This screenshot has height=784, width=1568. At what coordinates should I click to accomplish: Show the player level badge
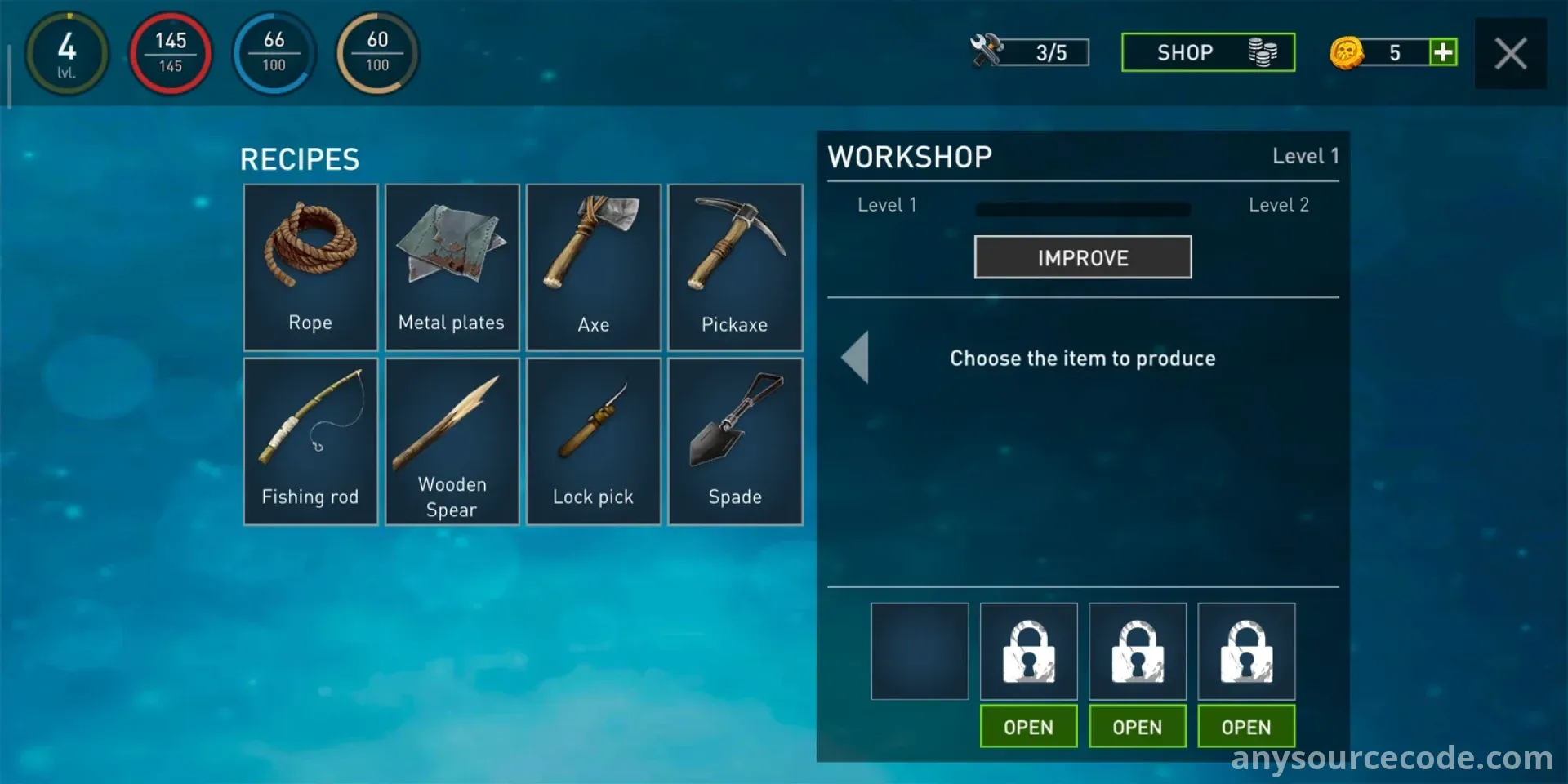point(67,53)
